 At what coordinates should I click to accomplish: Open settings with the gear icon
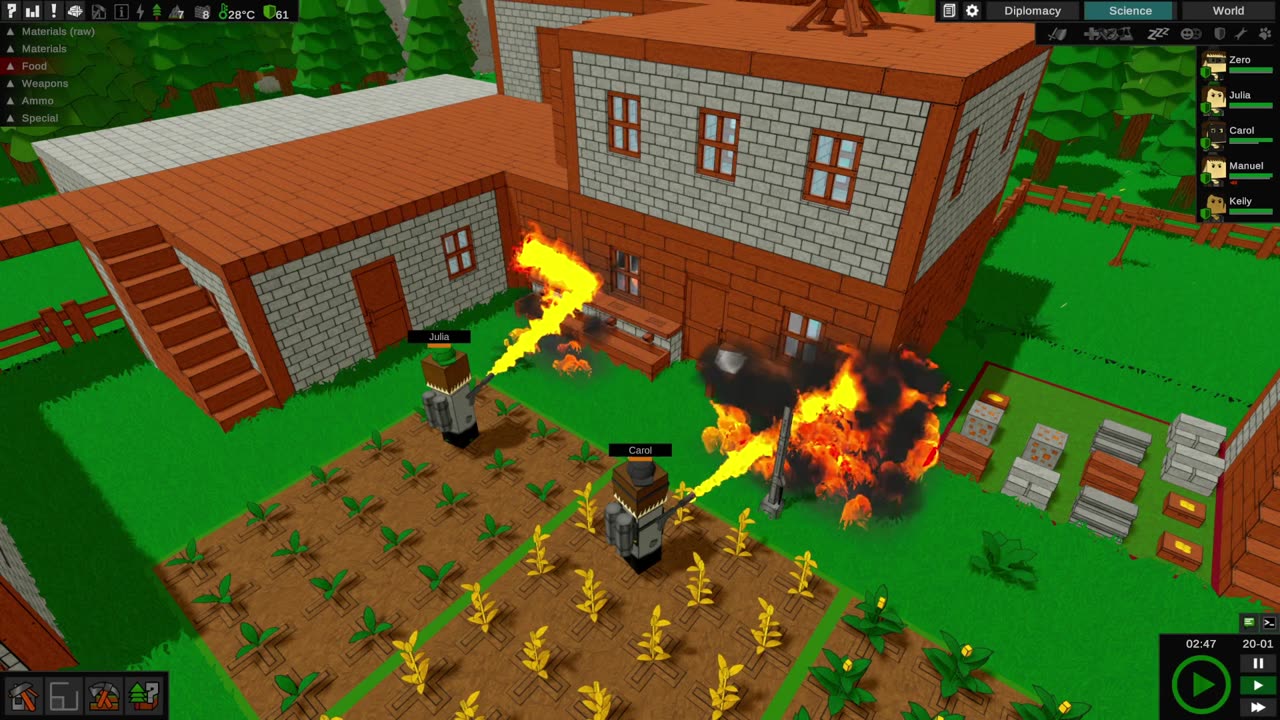pos(972,11)
